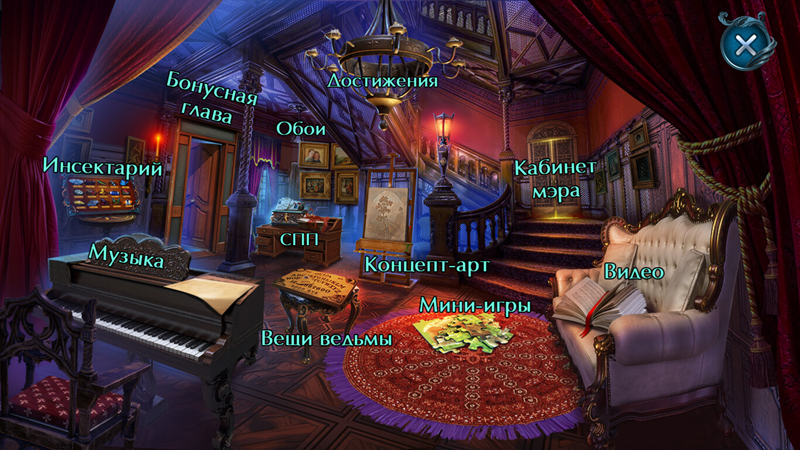Image resolution: width=800 pixels, height=450 pixels.
Task: Select the Обои menu entry
Action: pyautogui.click(x=297, y=130)
